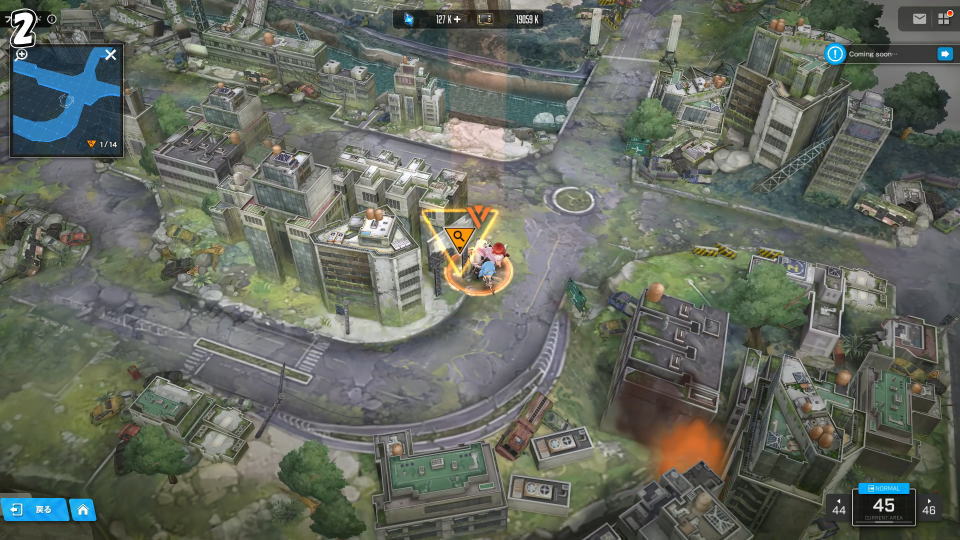This screenshot has width=960, height=540.
Task: Open the current area 45 panel
Action: 884,507
